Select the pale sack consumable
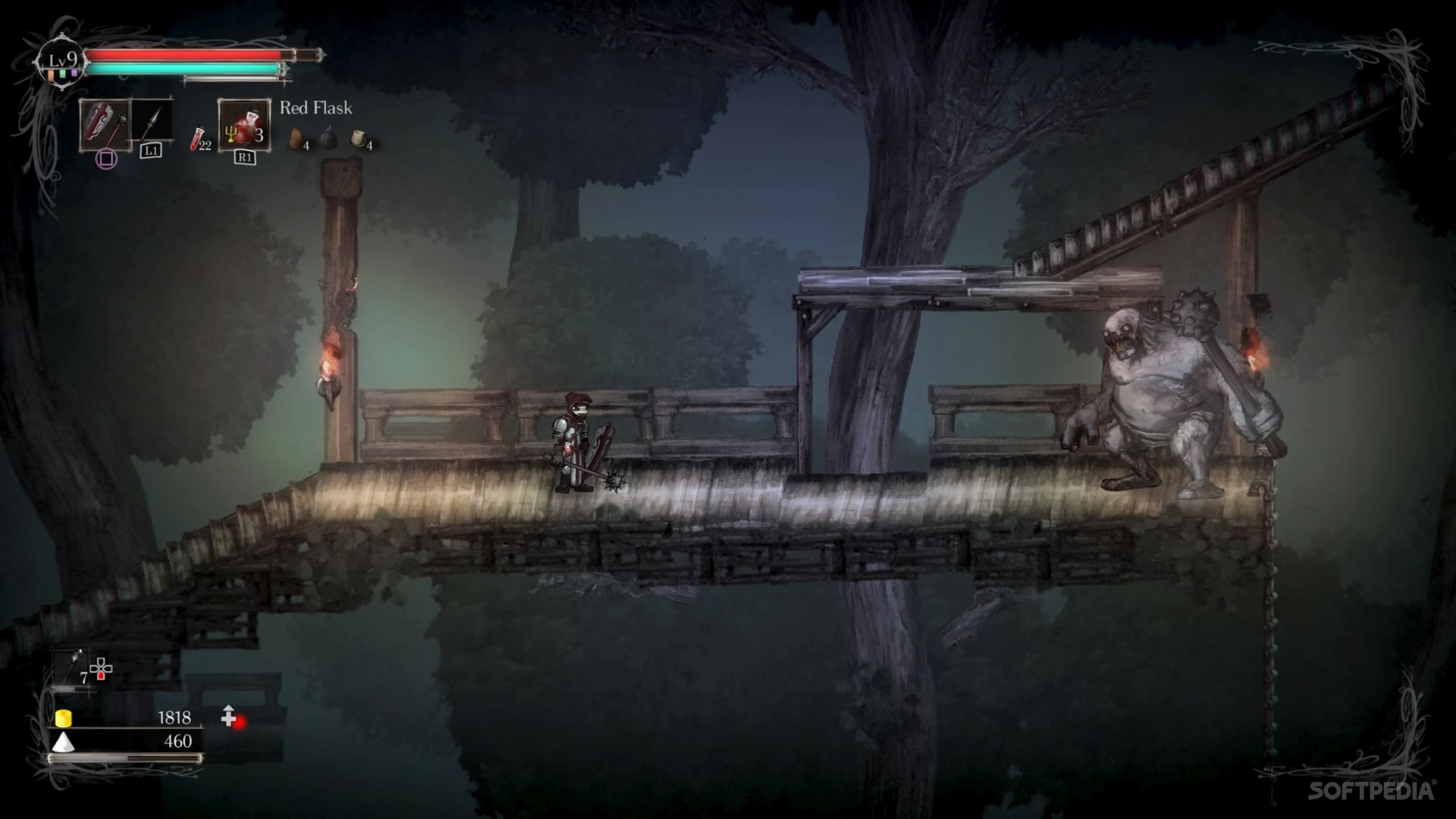The width and height of the screenshot is (1456, 819). point(359,139)
